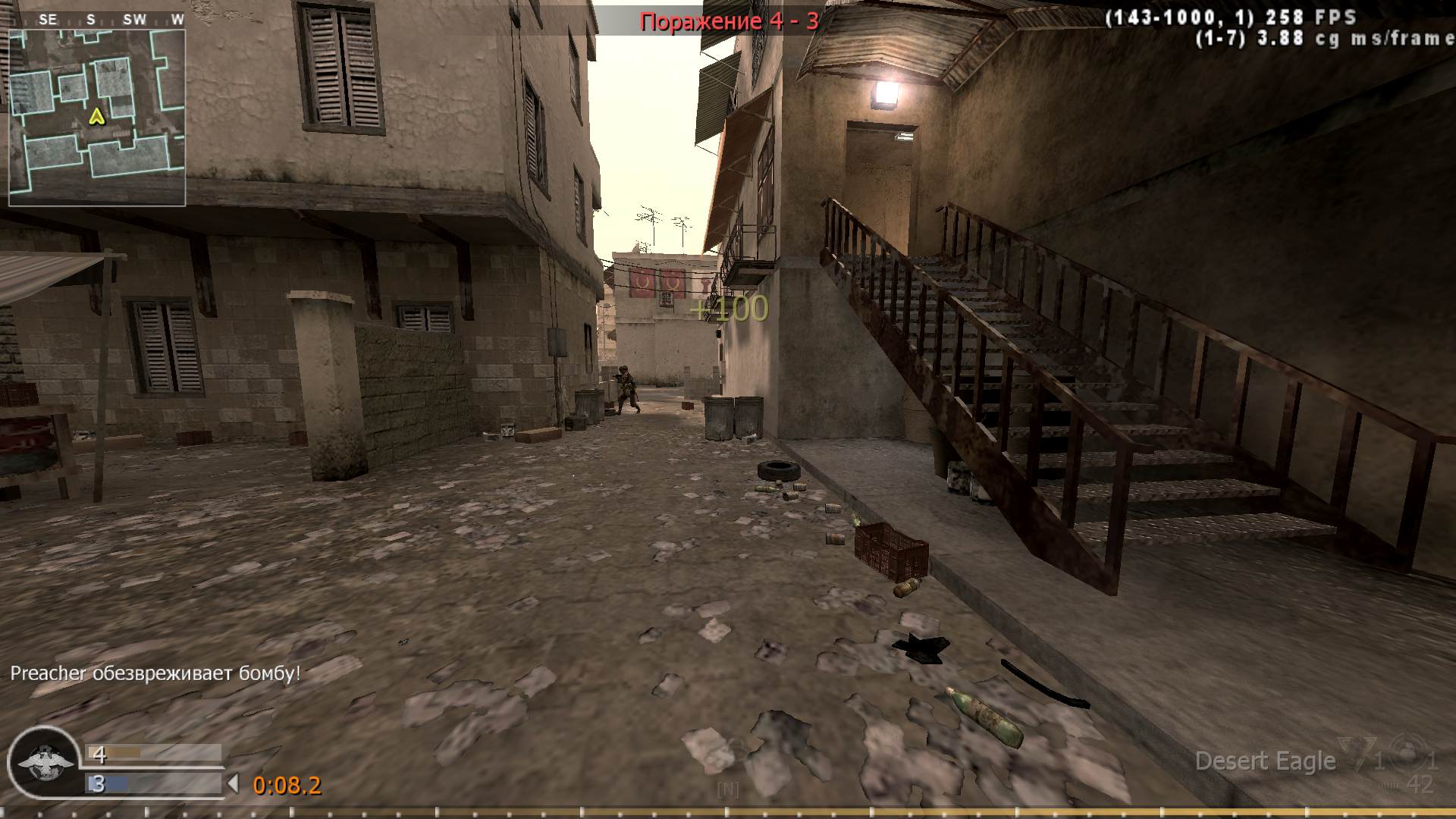
Task: Click the yellow +100 points indicator
Action: click(x=730, y=309)
